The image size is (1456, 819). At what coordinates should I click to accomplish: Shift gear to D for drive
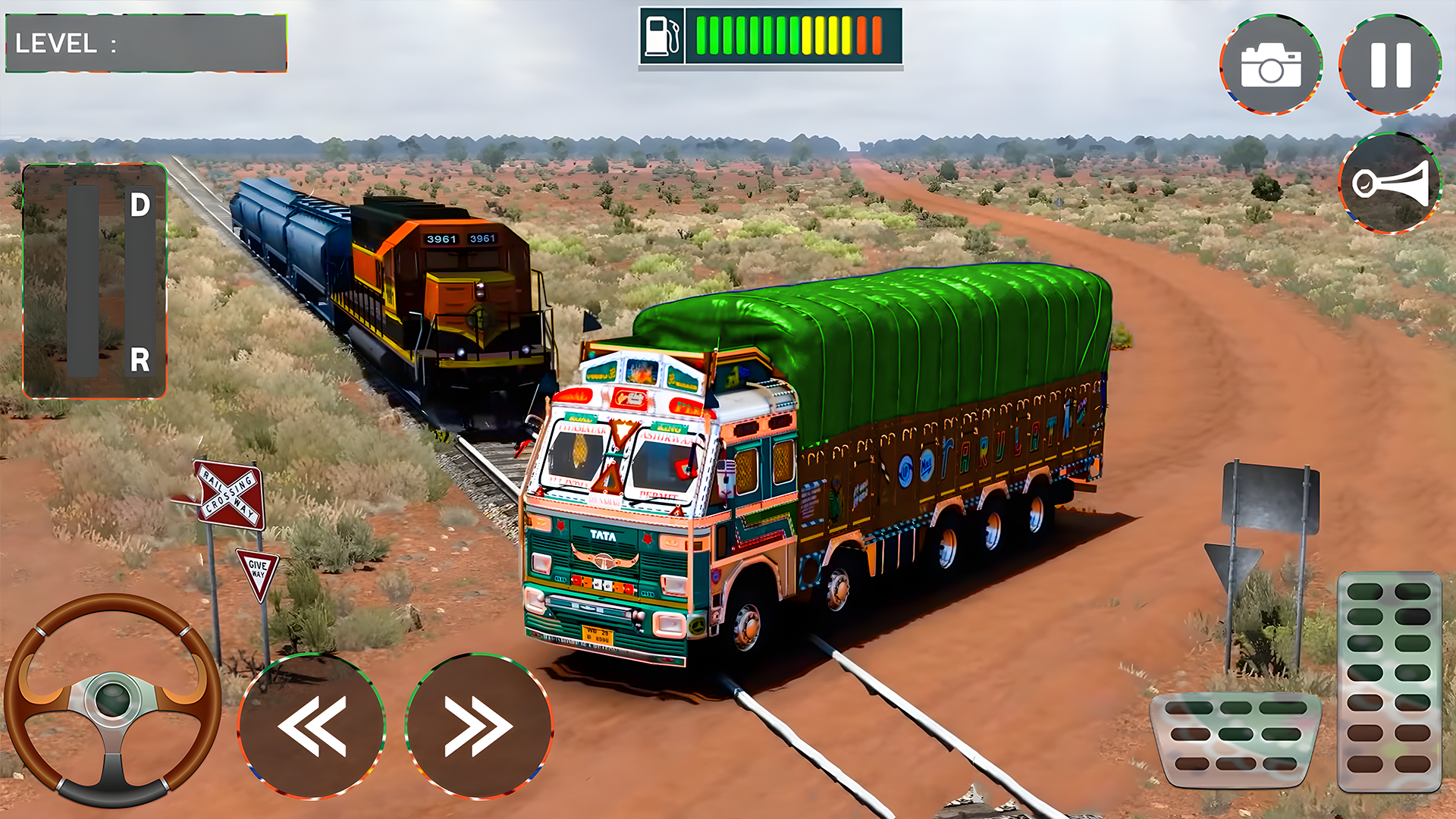pos(140,206)
